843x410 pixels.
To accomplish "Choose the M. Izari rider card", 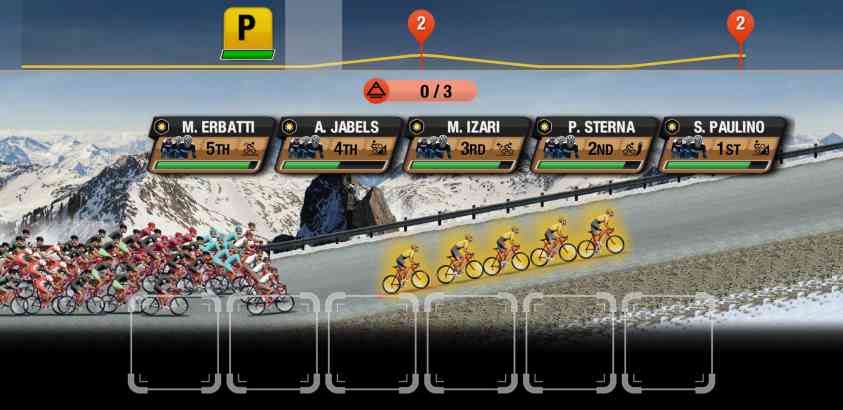I will click(467, 145).
